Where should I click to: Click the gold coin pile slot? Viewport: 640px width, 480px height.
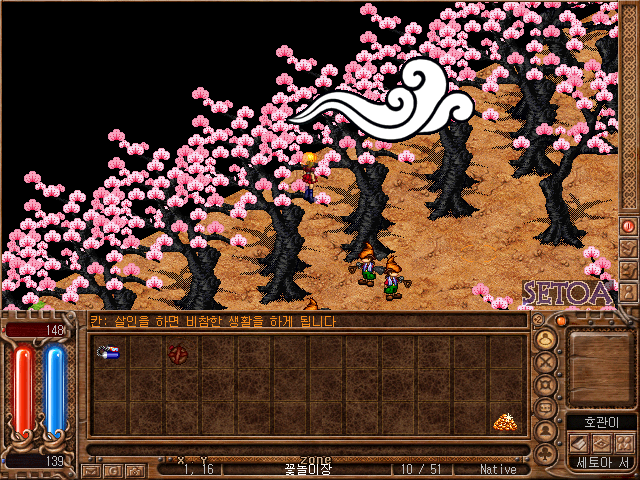point(504,422)
